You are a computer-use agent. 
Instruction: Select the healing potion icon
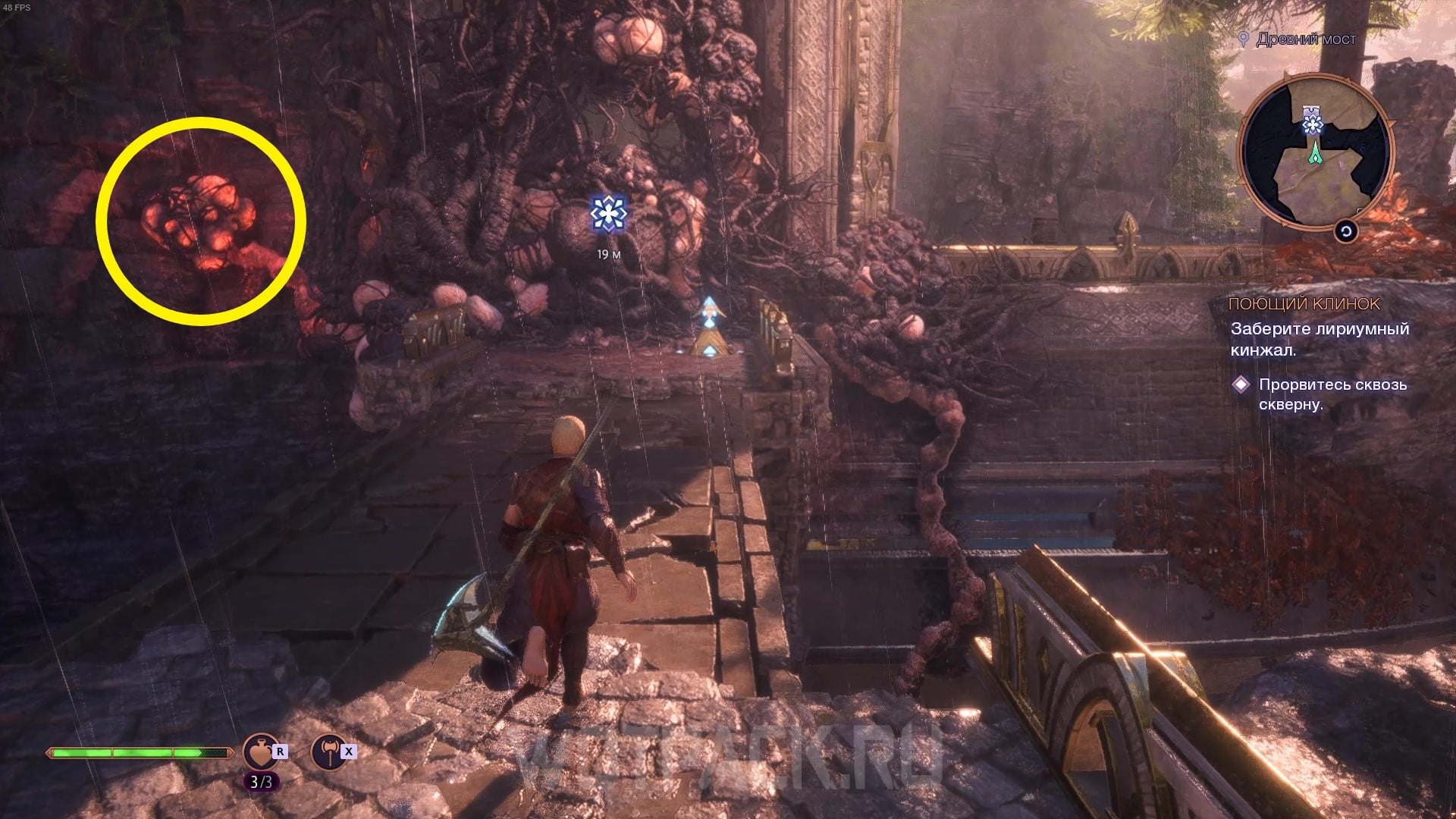coord(260,752)
